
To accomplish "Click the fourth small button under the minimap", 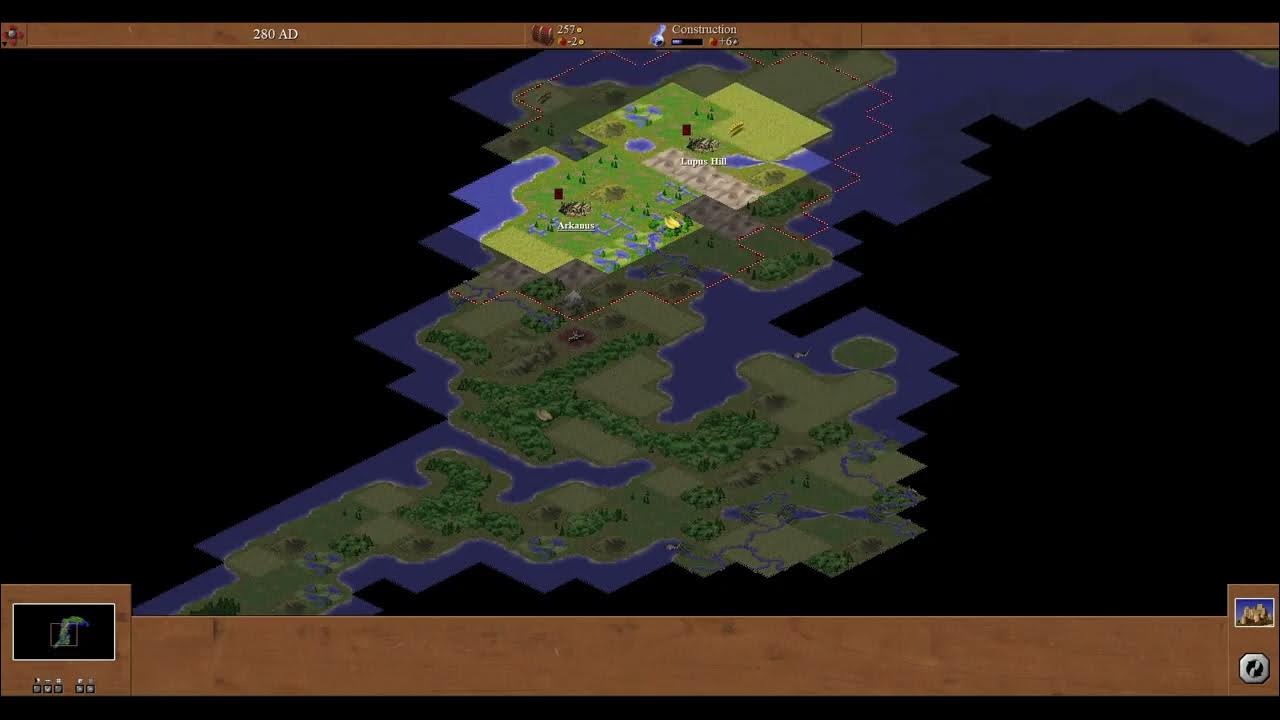I will 79,688.
